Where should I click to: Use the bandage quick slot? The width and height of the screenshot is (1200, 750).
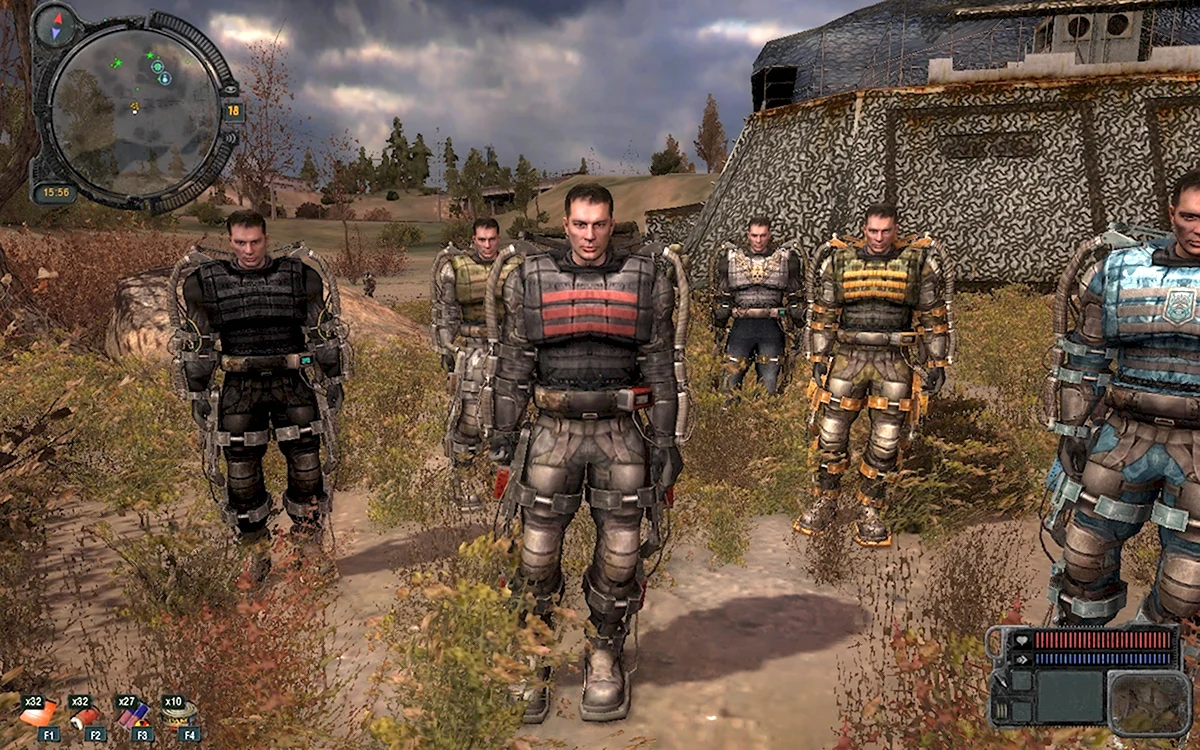(85, 716)
